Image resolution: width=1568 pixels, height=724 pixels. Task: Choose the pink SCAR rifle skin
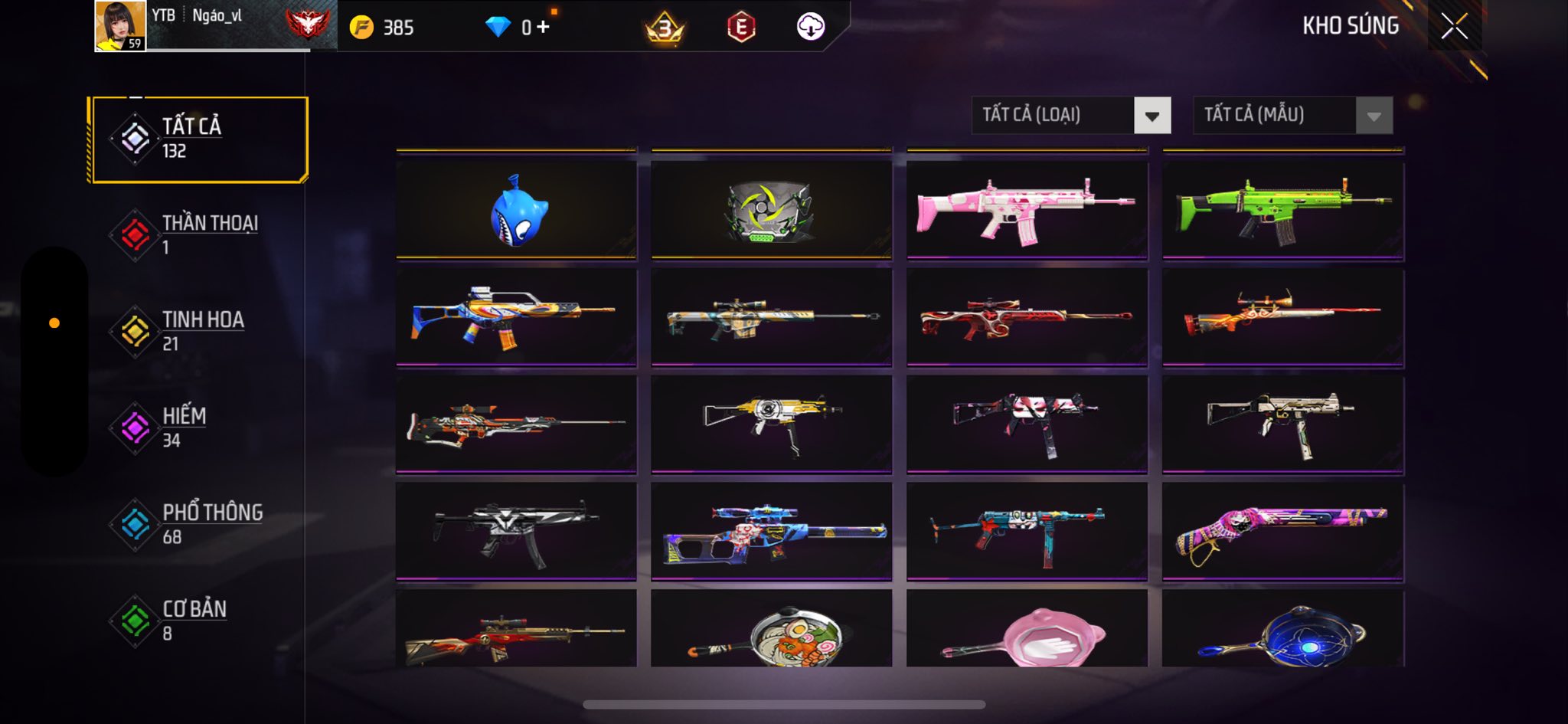[x=1026, y=209]
